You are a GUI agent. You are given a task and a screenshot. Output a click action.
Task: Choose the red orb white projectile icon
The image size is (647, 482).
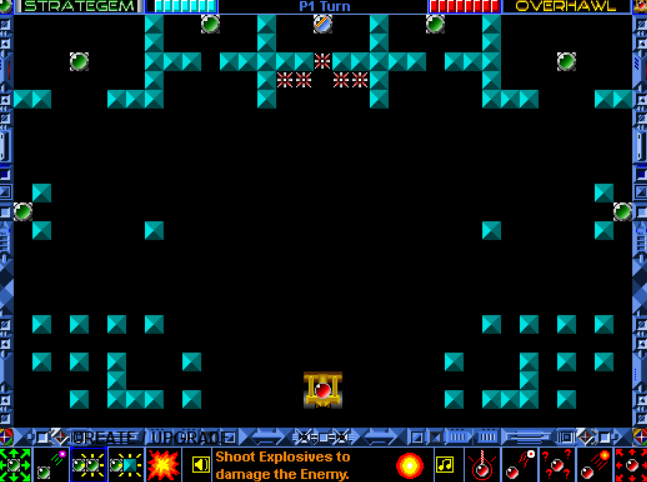click(x=519, y=465)
